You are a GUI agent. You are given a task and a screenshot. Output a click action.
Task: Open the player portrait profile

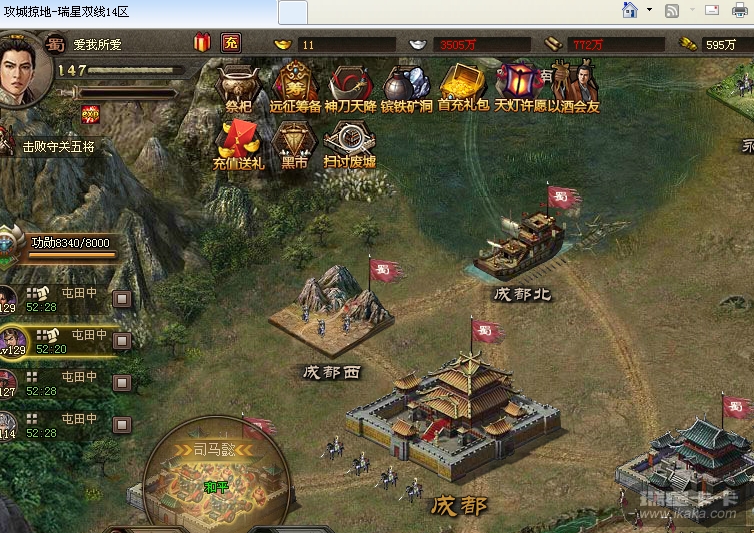click(x=22, y=72)
